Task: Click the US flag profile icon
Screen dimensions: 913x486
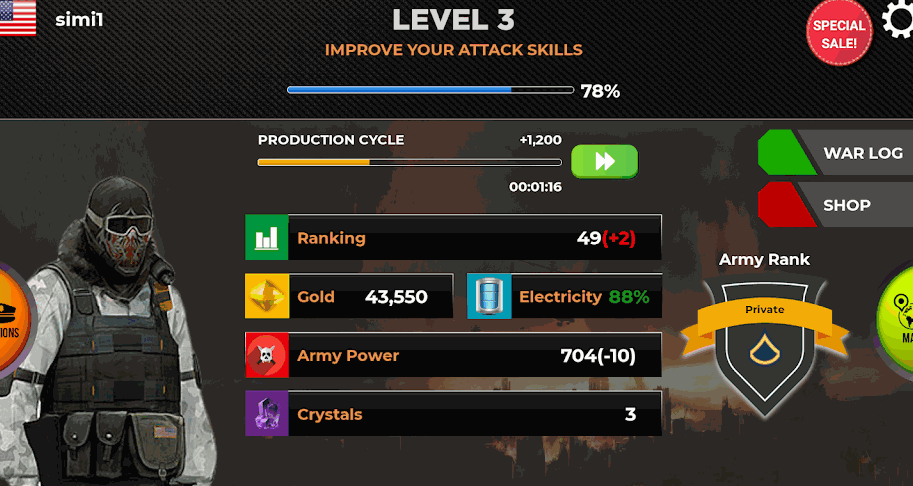Action: point(17,18)
